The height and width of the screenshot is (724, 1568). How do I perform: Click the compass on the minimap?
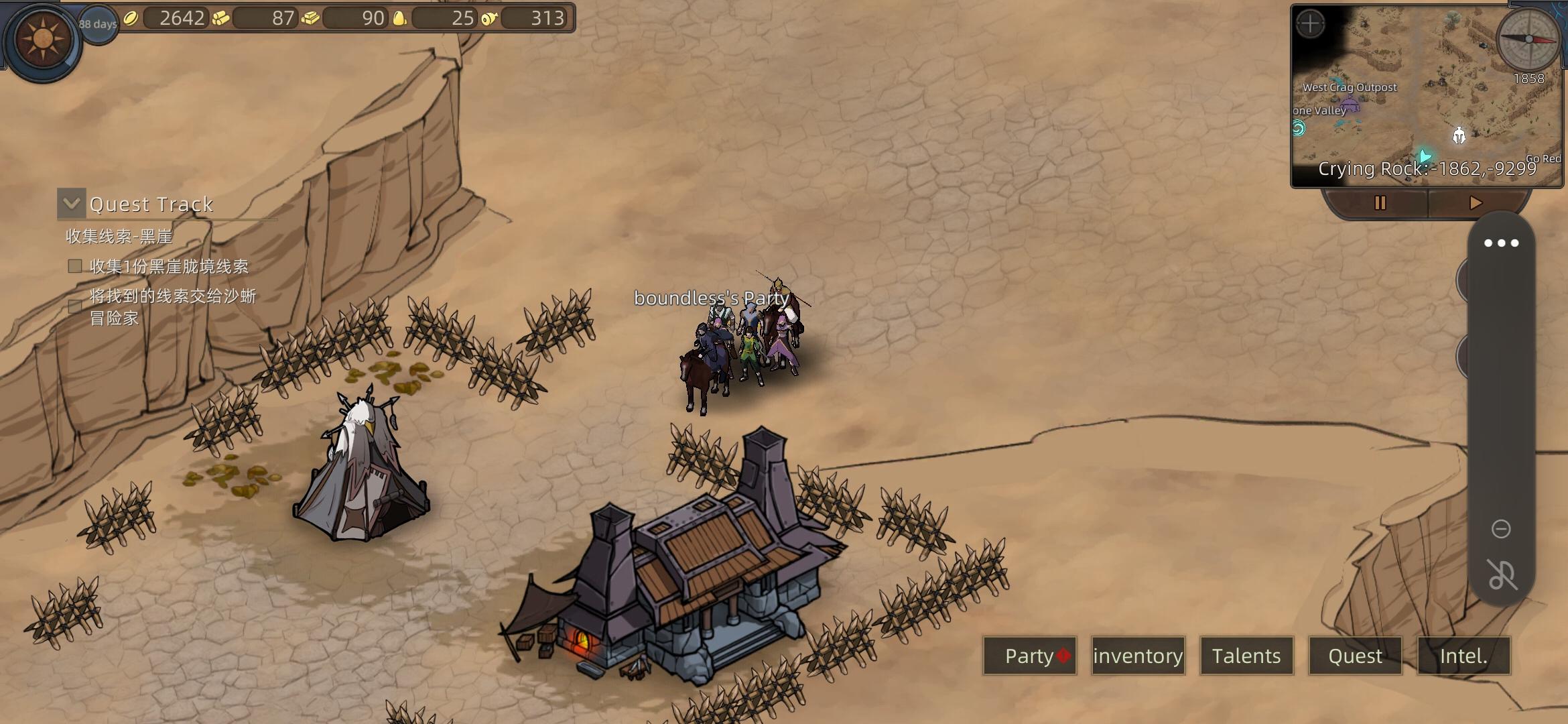1528,39
